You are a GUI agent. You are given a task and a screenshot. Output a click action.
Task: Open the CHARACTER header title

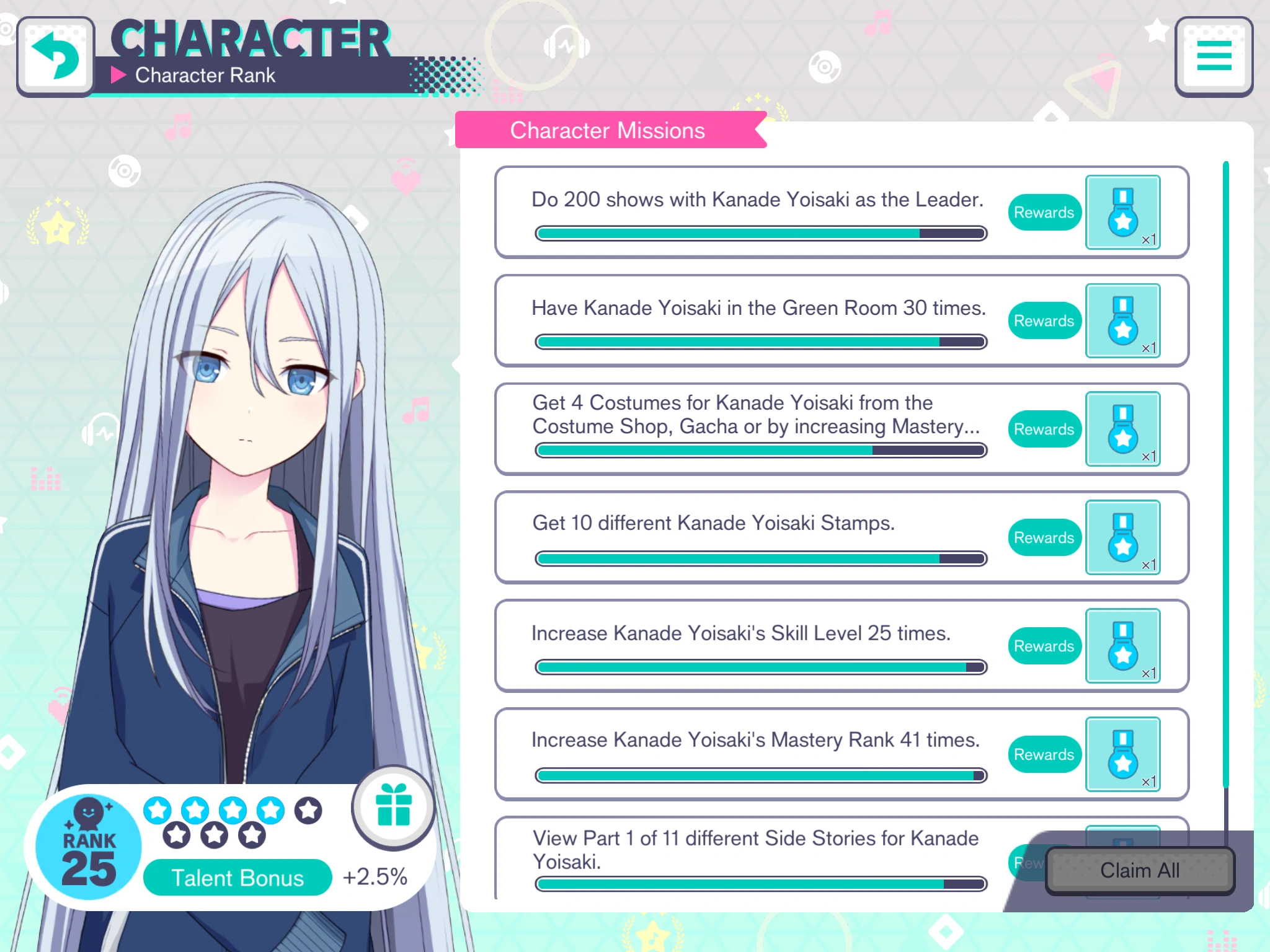pyautogui.click(x=251, y=38)
